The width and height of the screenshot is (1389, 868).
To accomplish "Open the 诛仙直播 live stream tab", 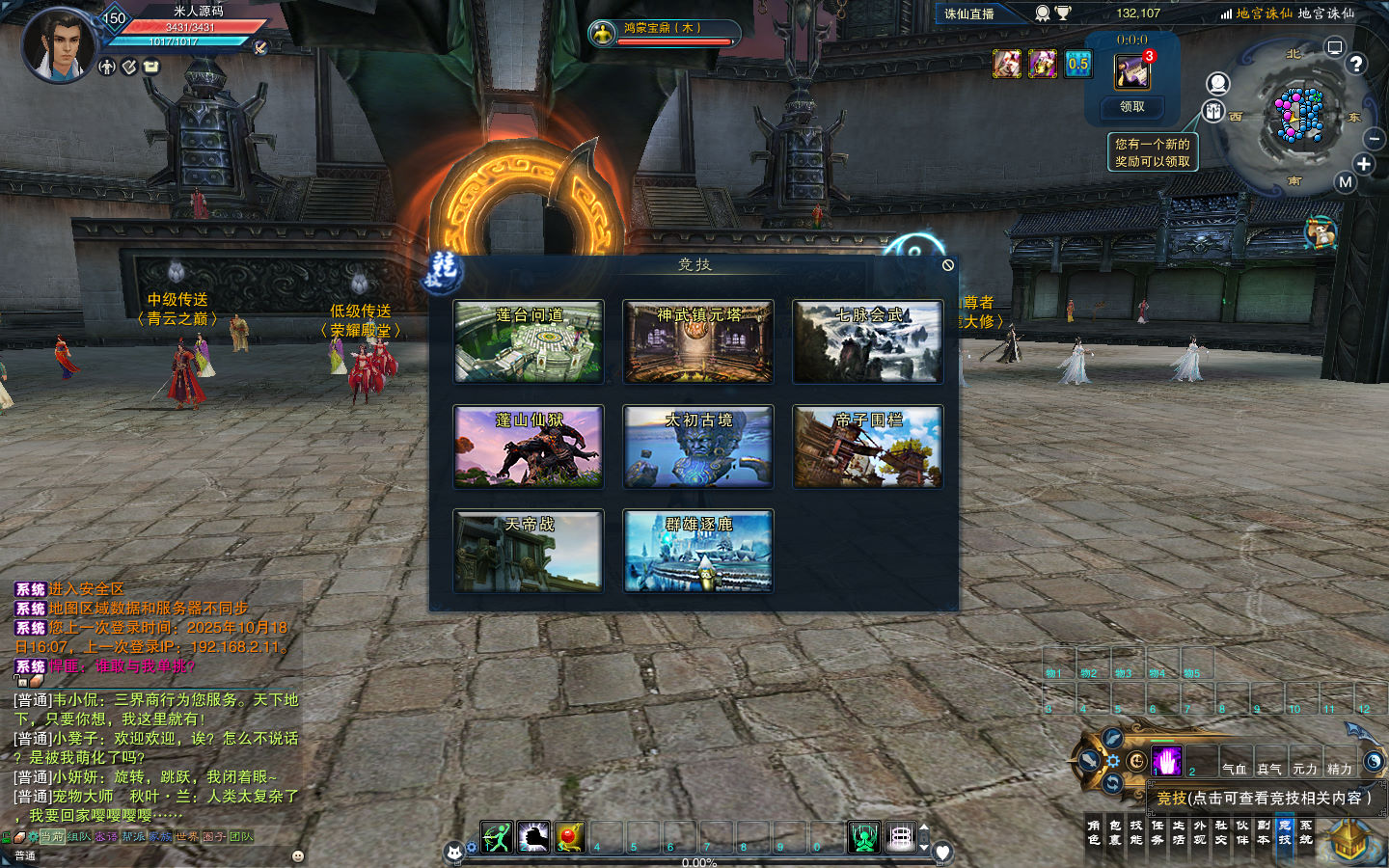I will (x=969, y=14).
